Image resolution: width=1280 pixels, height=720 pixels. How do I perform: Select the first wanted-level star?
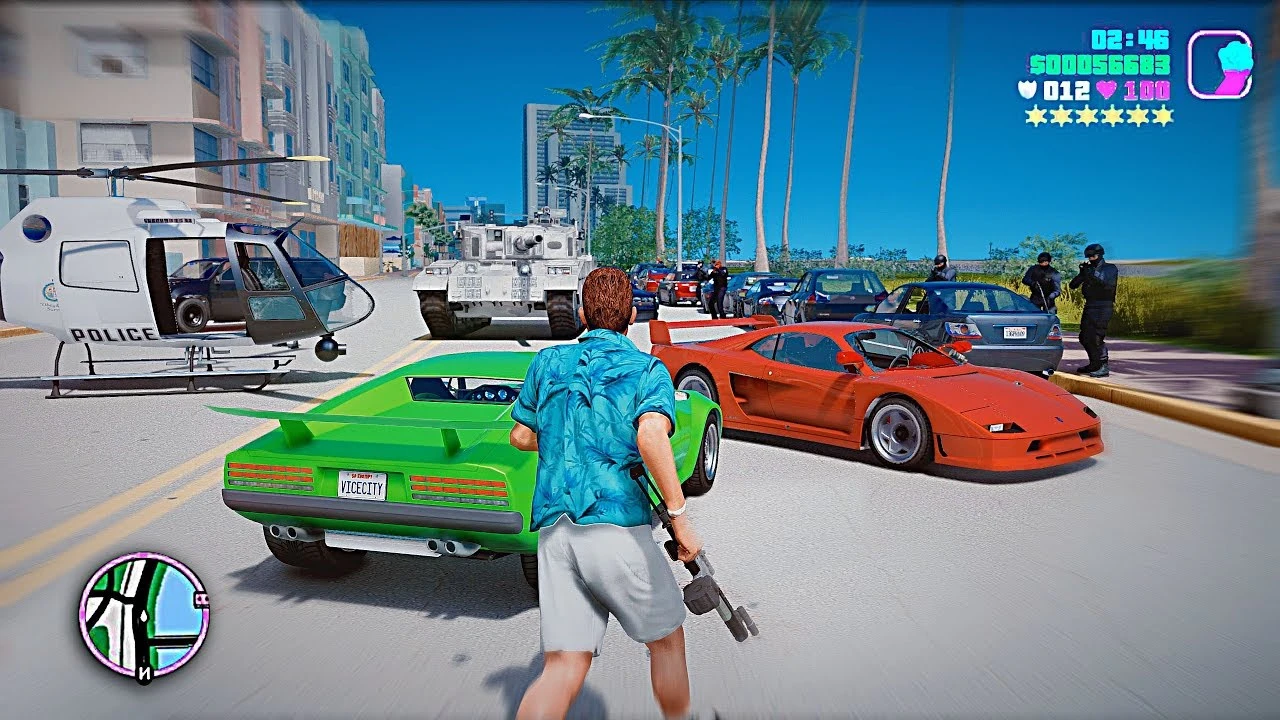(x=1036, y=117)
